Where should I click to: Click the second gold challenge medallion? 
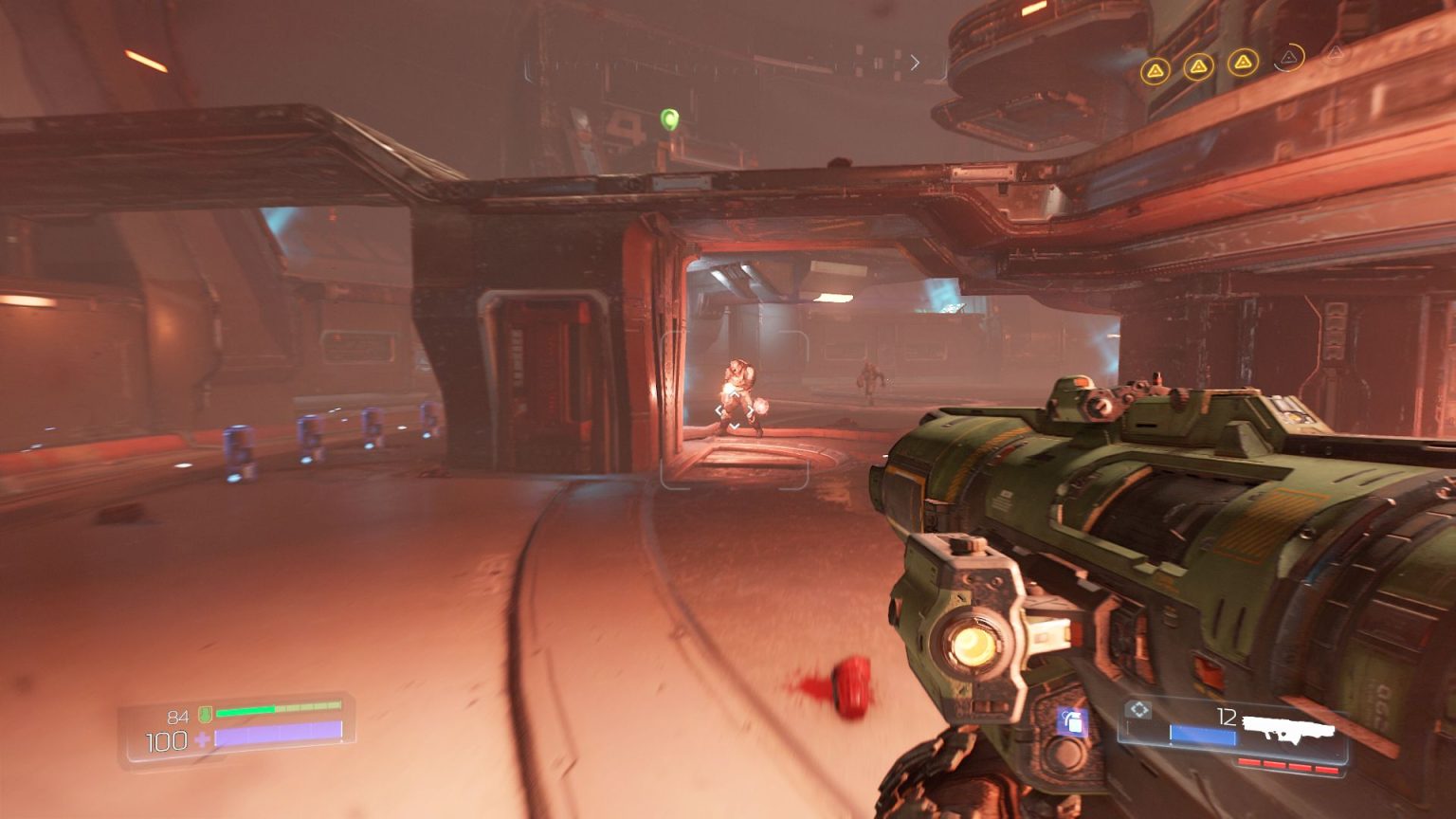[1198, 67]
